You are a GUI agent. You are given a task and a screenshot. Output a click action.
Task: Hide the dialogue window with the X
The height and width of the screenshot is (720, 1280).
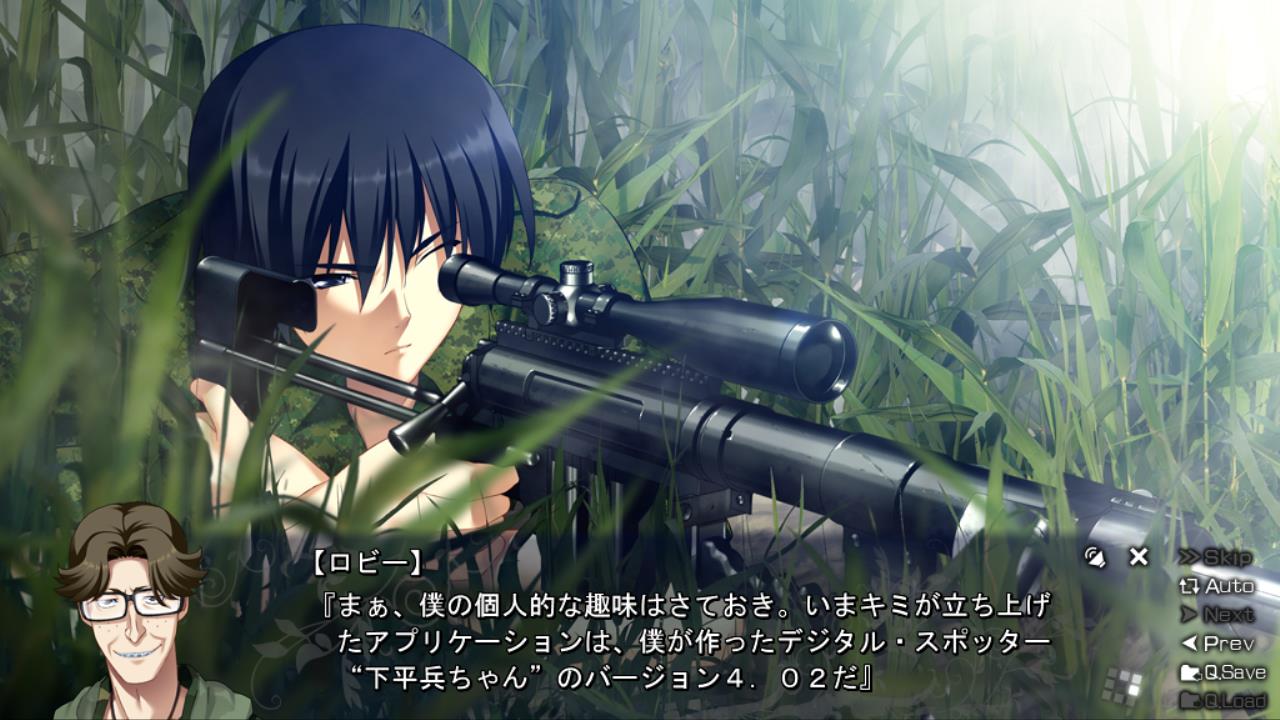point(1139,557)
